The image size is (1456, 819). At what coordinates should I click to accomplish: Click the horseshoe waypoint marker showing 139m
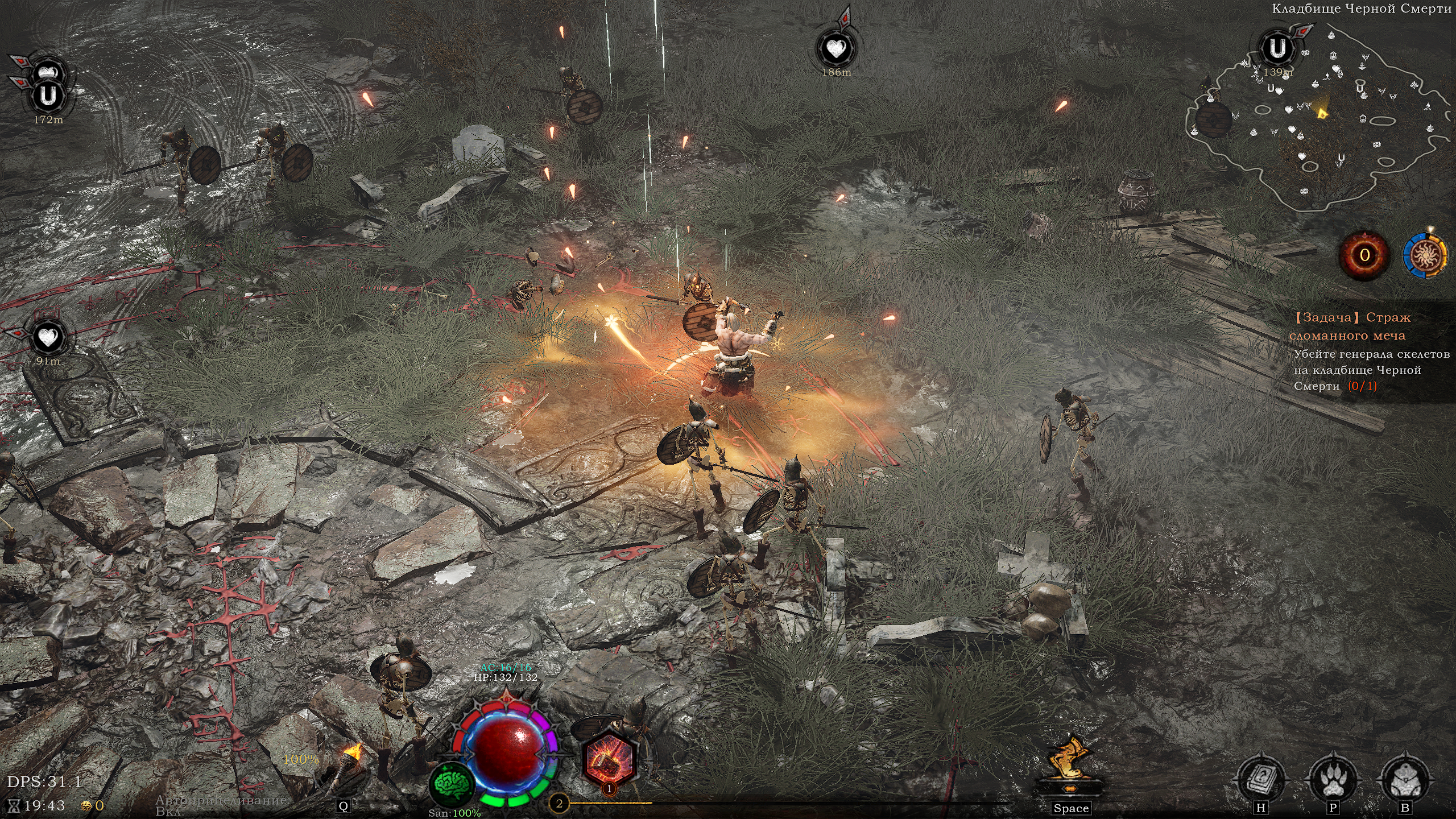coord(1278,49)
